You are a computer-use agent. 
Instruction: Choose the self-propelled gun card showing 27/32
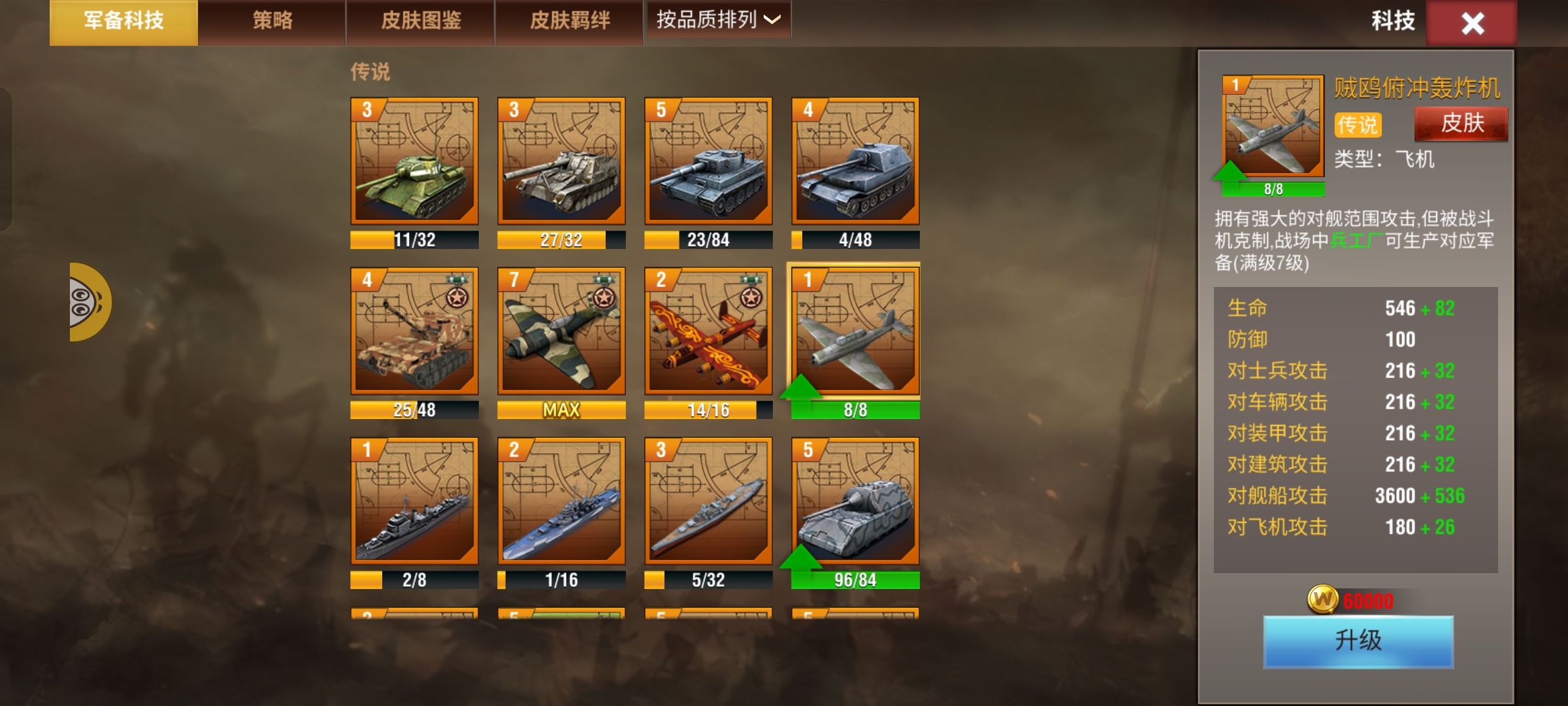point(561,161)
